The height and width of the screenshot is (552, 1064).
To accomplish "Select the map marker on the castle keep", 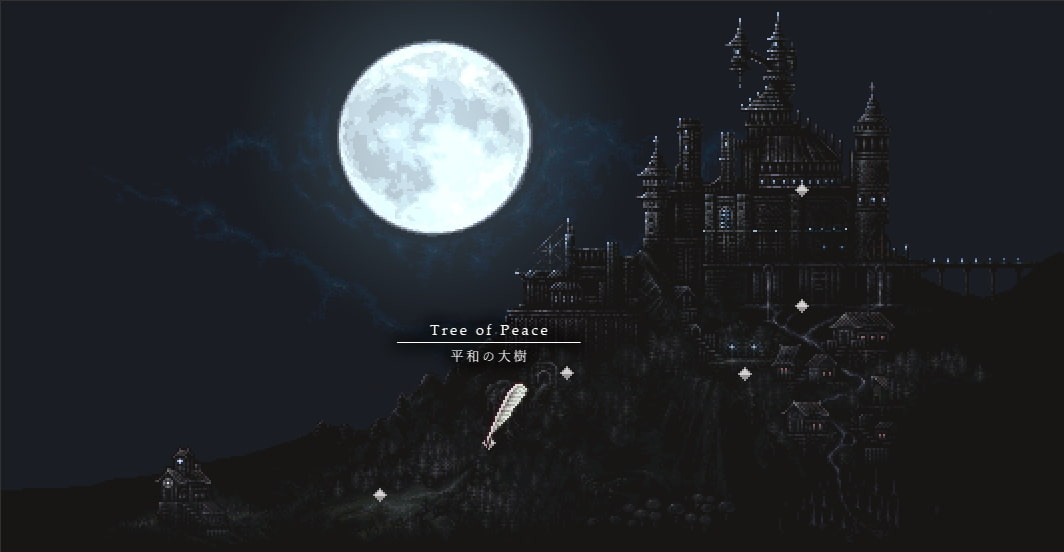I will [801, 190].
